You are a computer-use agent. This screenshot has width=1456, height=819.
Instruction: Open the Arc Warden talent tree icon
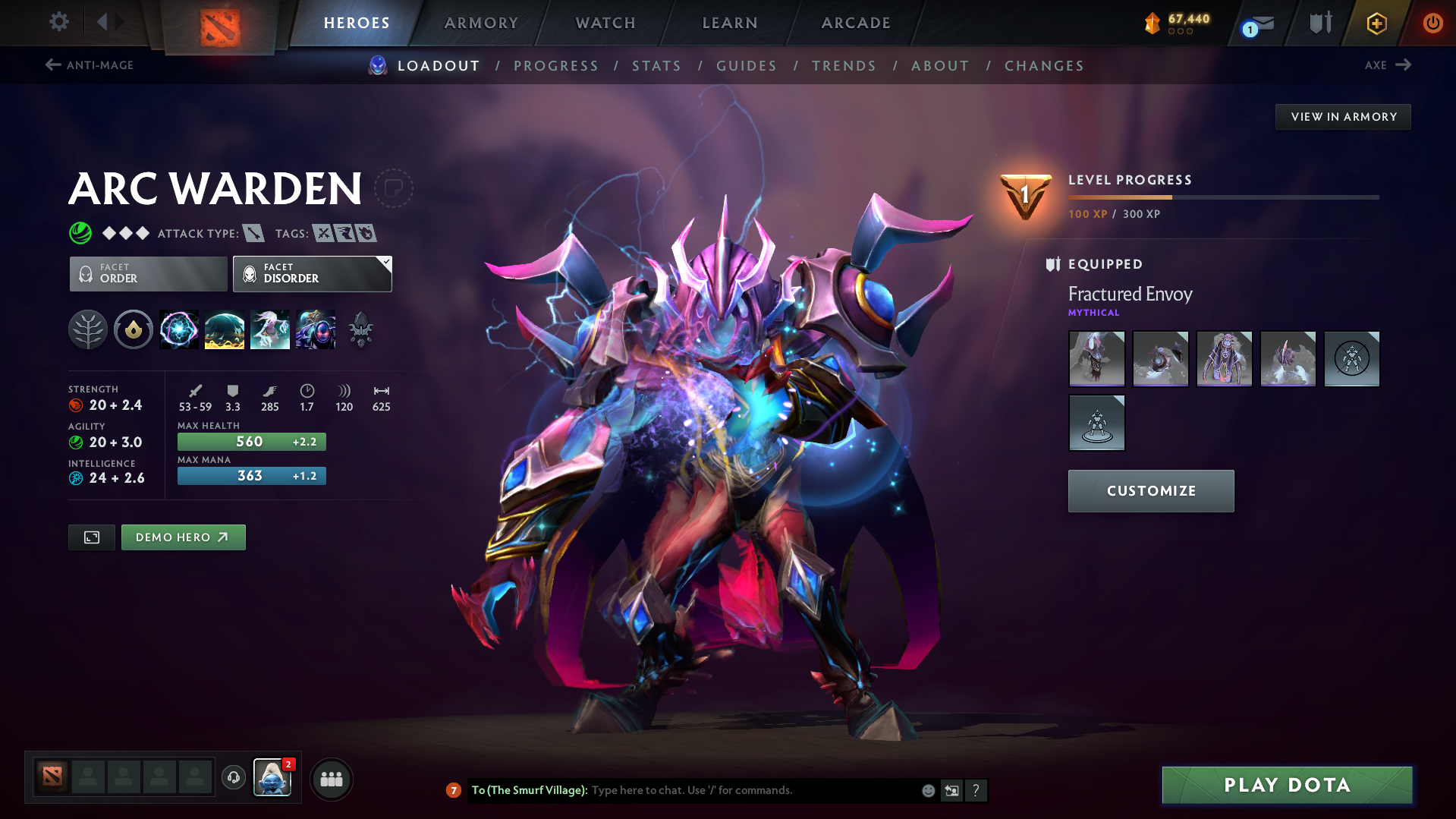(x=88, y=329)
